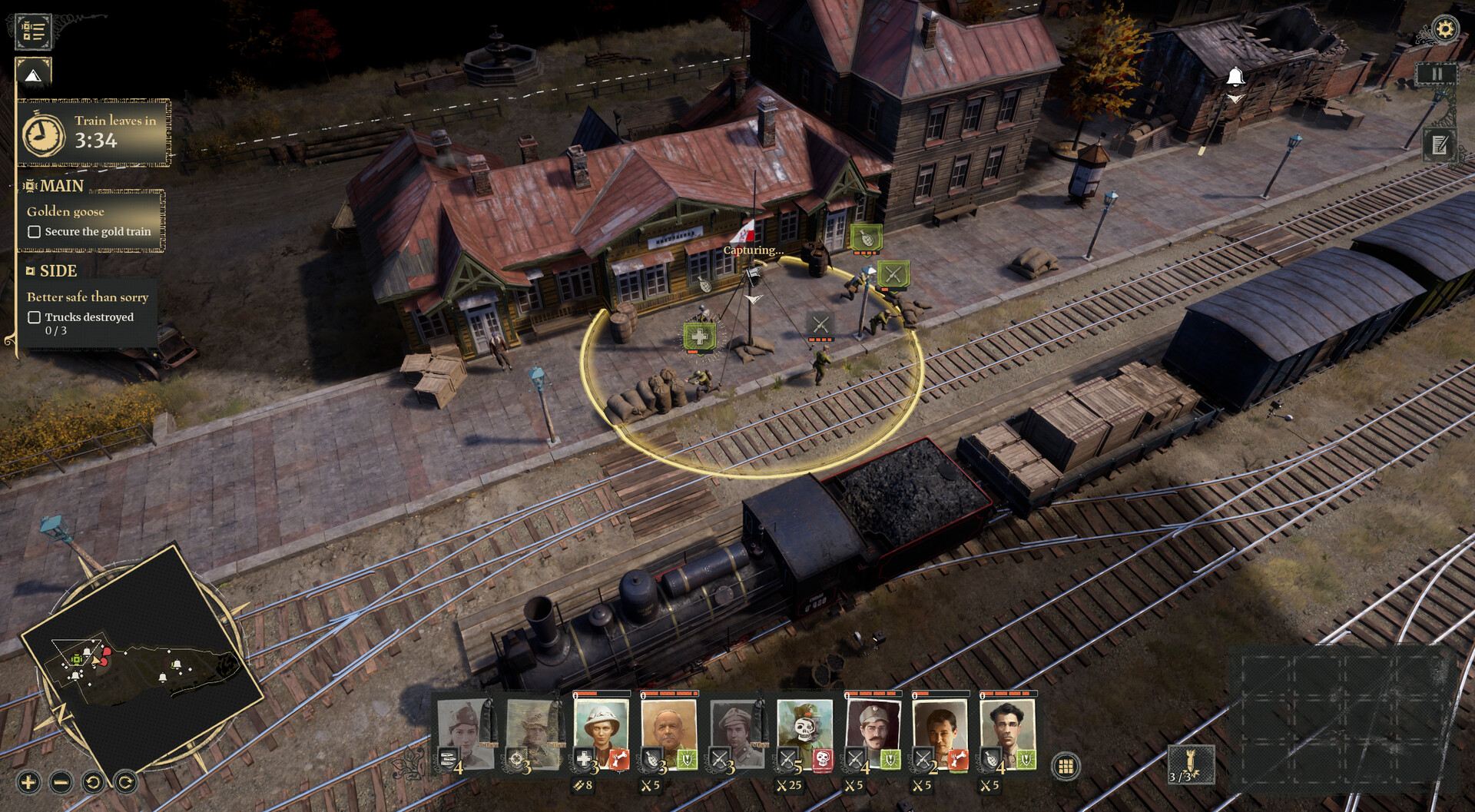Screen dimensions: 1475x812
Task: Select the medic in pith helmet portrait
Action: [x=601, y=730]
